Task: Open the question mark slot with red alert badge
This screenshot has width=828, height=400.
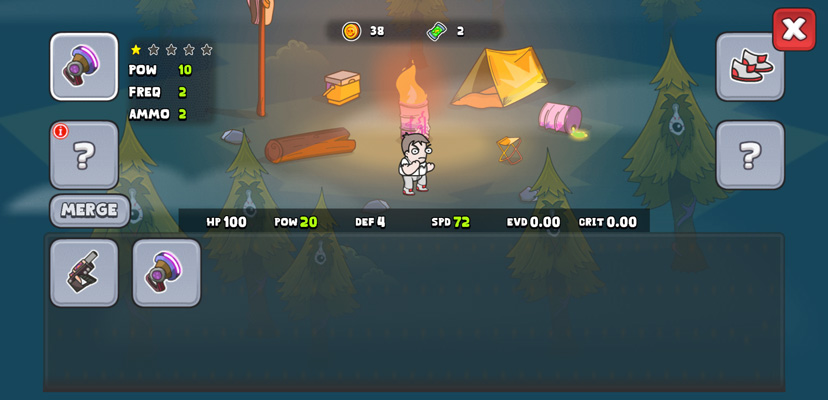Action: point(84,155)
